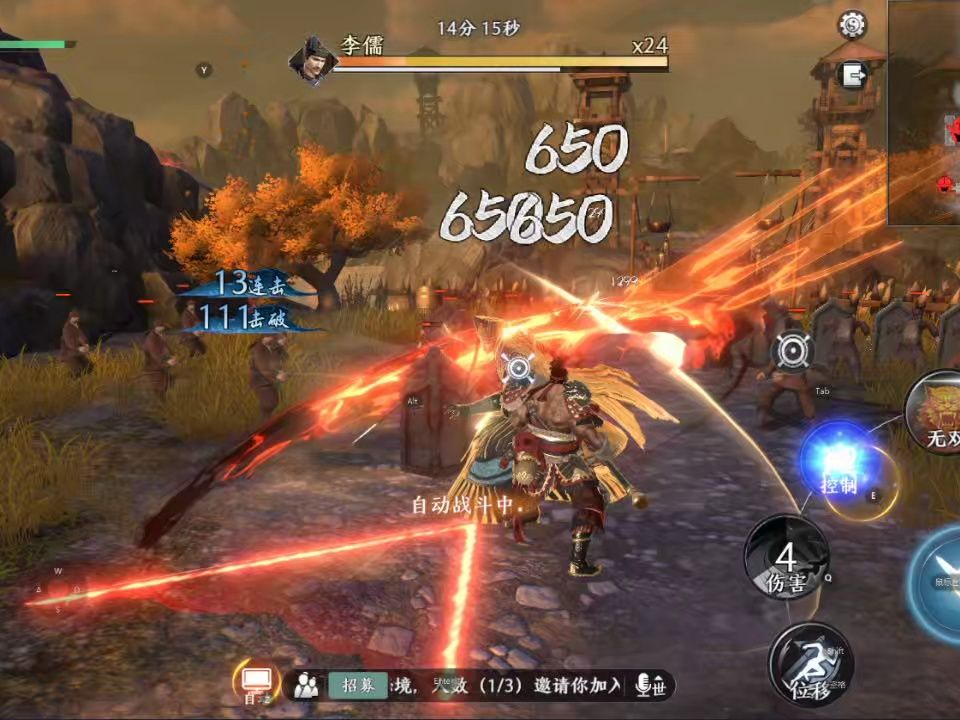Toggle the target lock crosshair icon
This screenshot has height=720, width=960.
pos(793,354)
